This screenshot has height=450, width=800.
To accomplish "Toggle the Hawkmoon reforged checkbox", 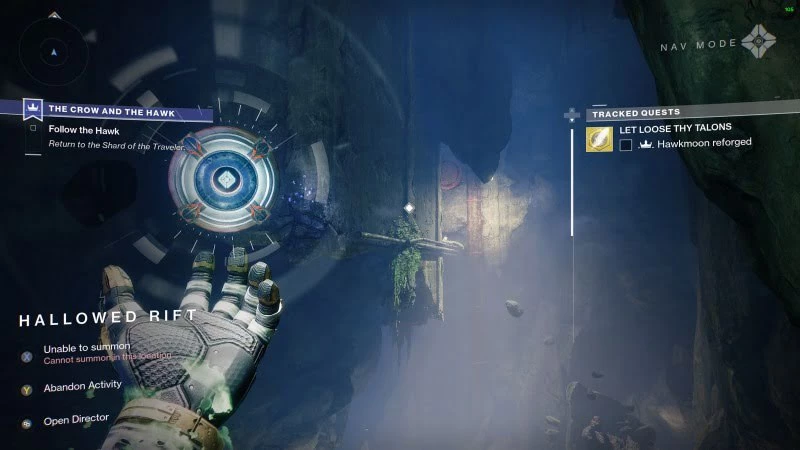I will (x=626, y=144).
